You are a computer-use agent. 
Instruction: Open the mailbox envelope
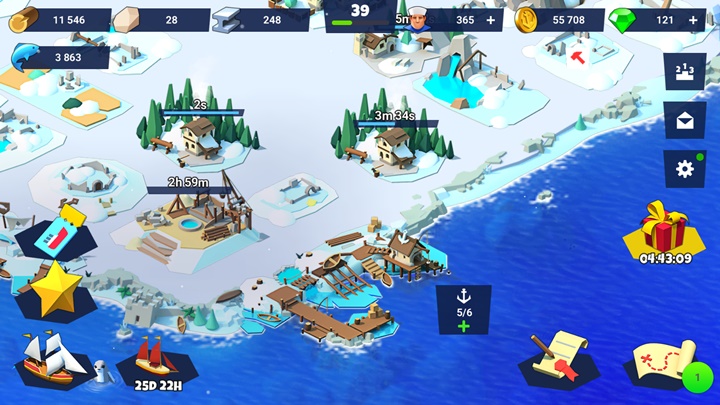[x=685, y=120]
